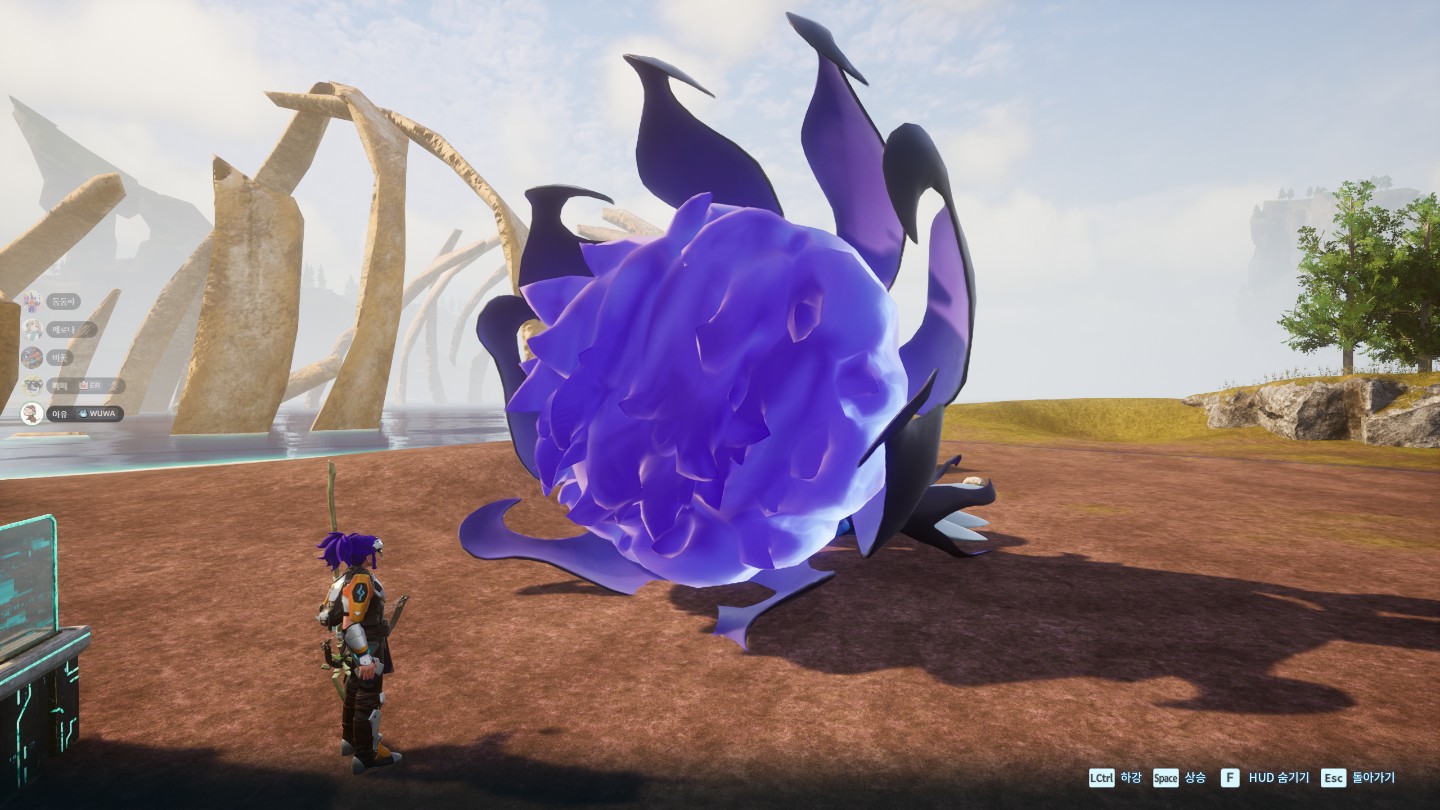The height and width of the screenshot is (810, 1440).
Task: Select the 이유 WUWA voice overlay entry
Action: coord(73,413)
